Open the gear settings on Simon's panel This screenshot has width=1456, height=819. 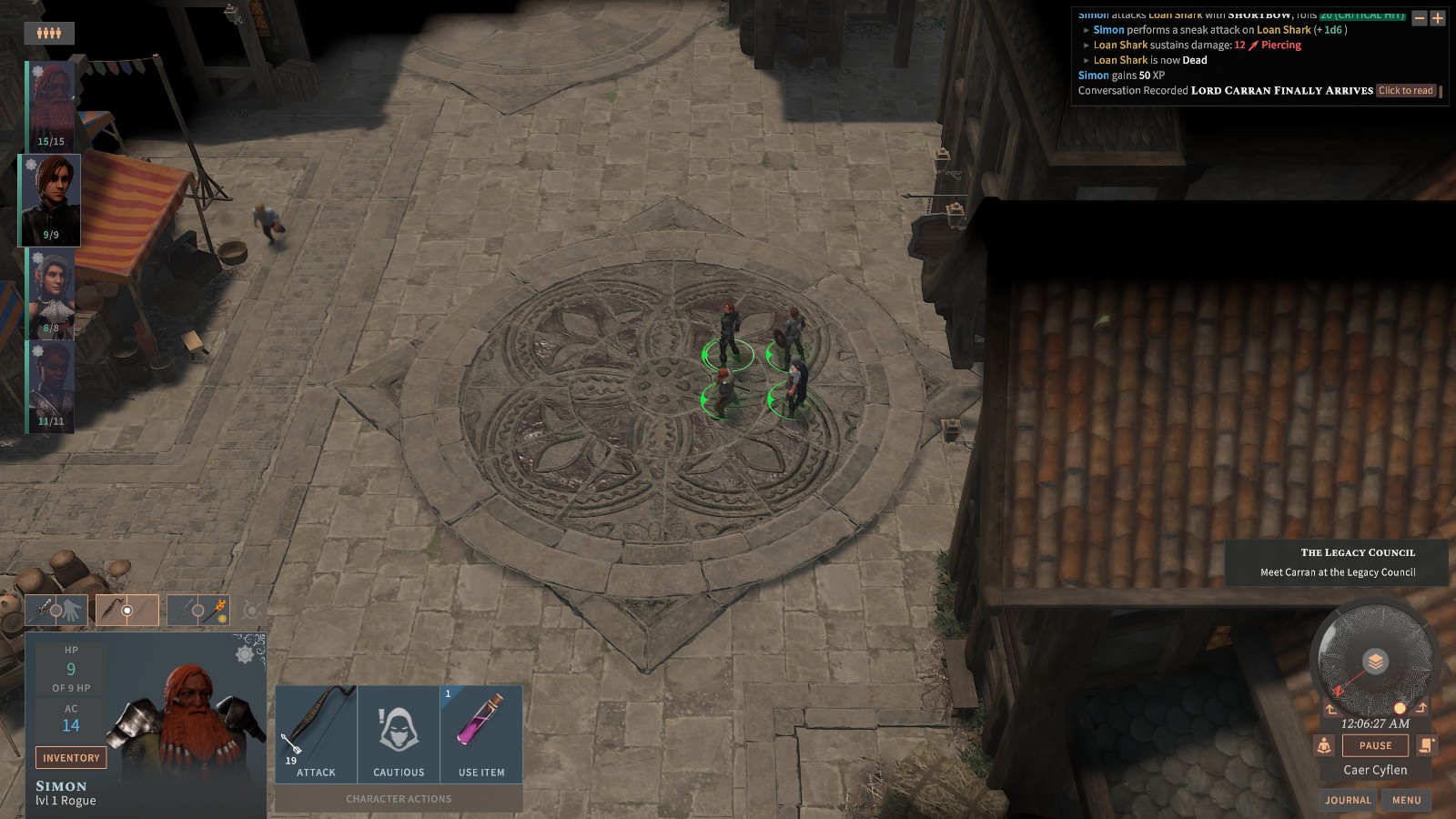246,653
